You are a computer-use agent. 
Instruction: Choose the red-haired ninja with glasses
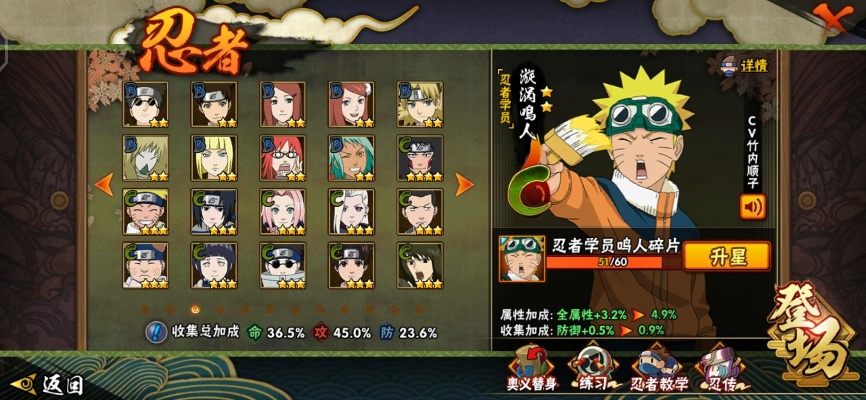coord(282,157)
